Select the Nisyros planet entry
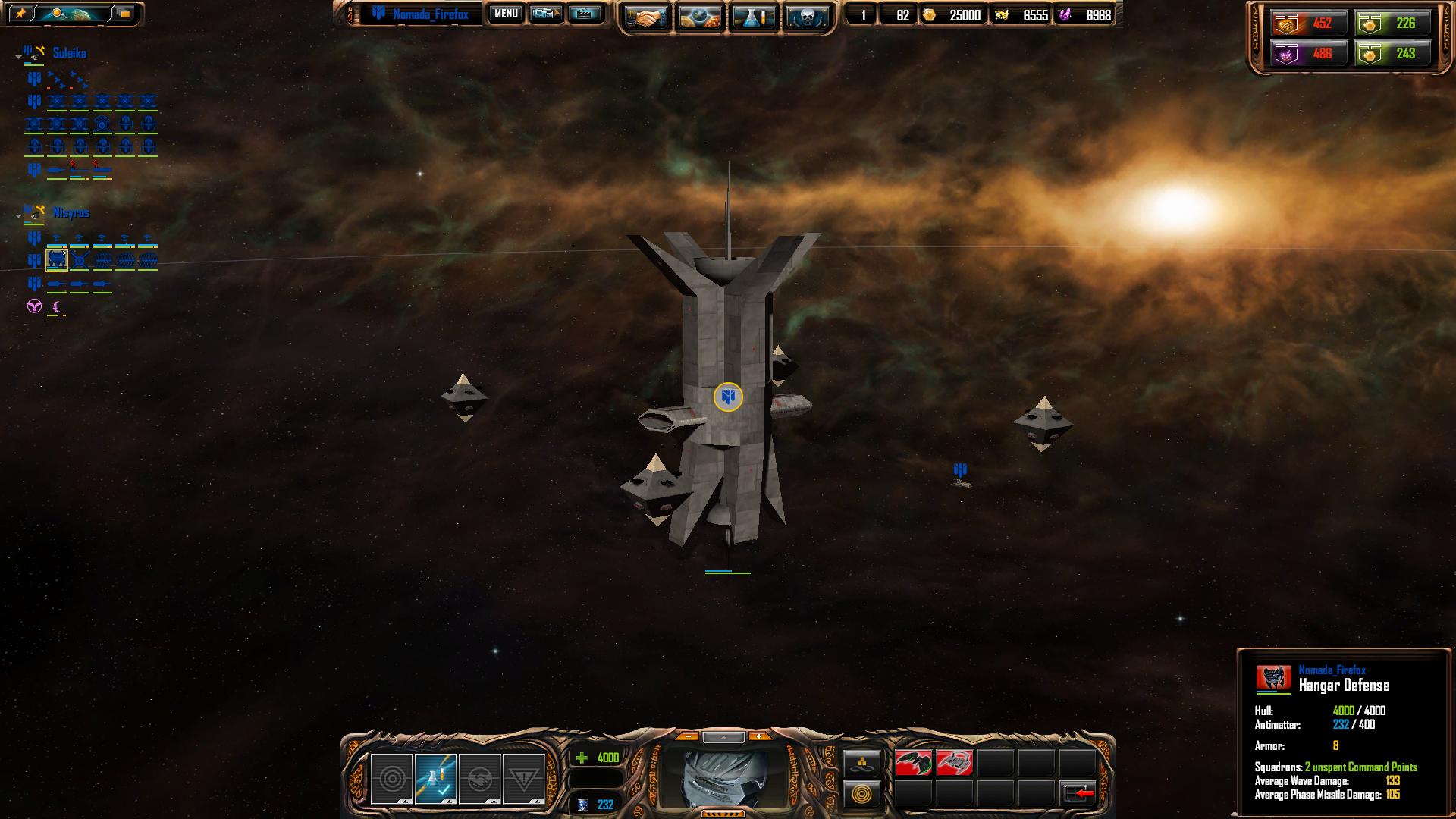The image size is (1456, 819). click(71, 213)
